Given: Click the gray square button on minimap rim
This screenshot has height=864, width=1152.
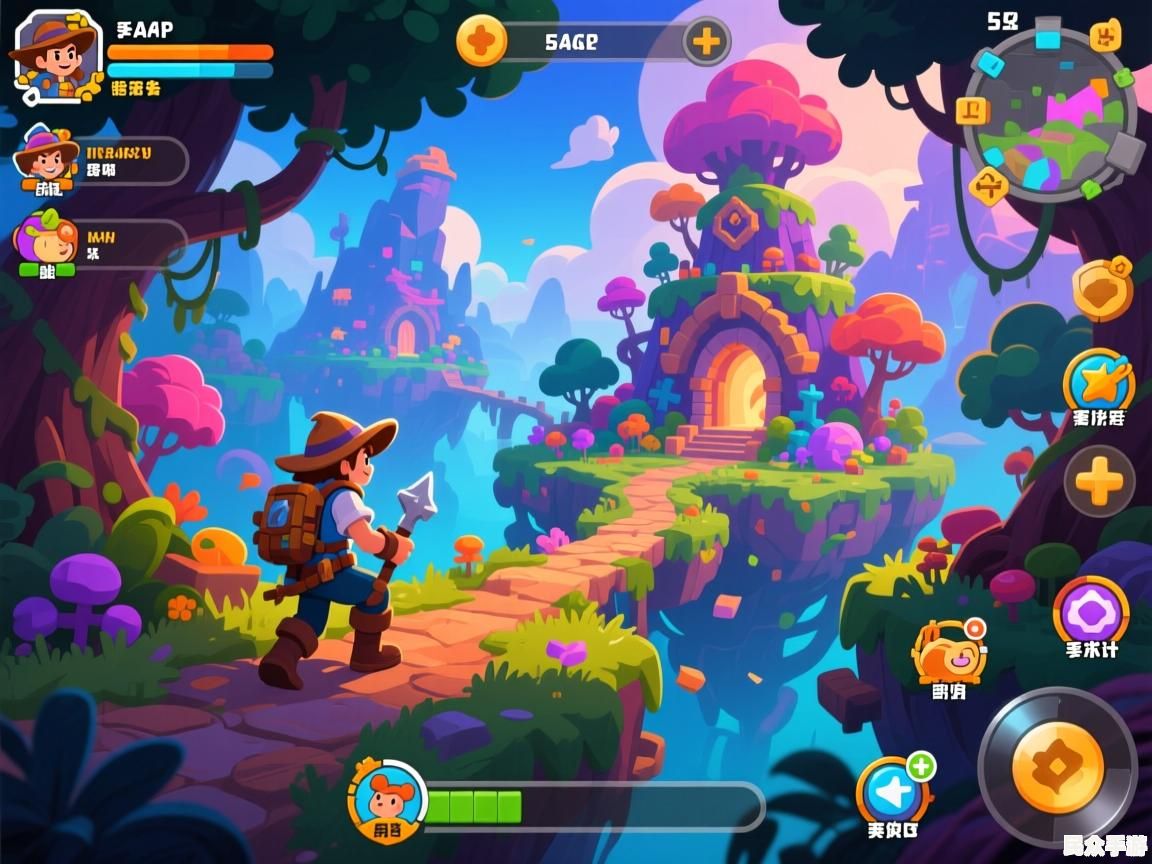Looking at the screenshot, I should (x=1125, y=152).
